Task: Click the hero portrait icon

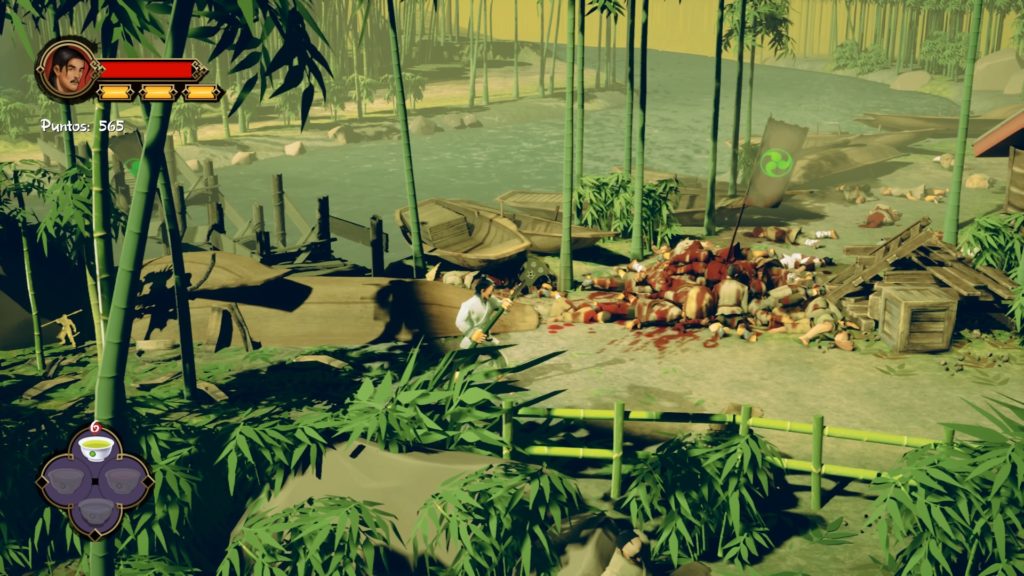Action: click(x=66, y=69)
